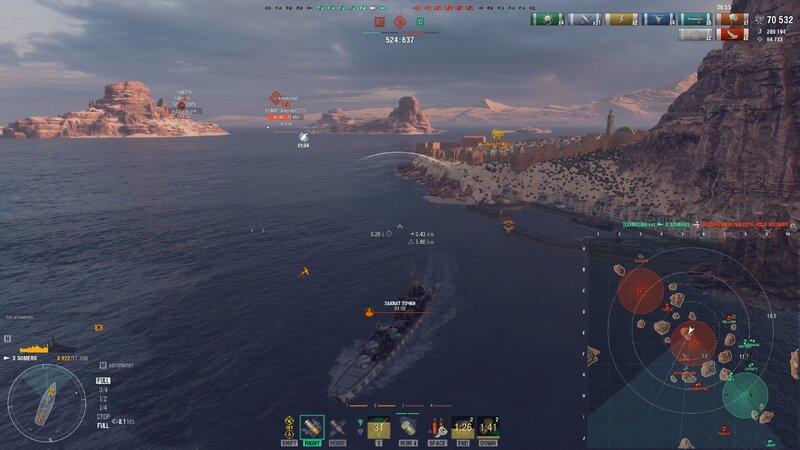Click the enemy capture point icon at top
This screenshot has width=800, height=450.
tap(399, 21)
